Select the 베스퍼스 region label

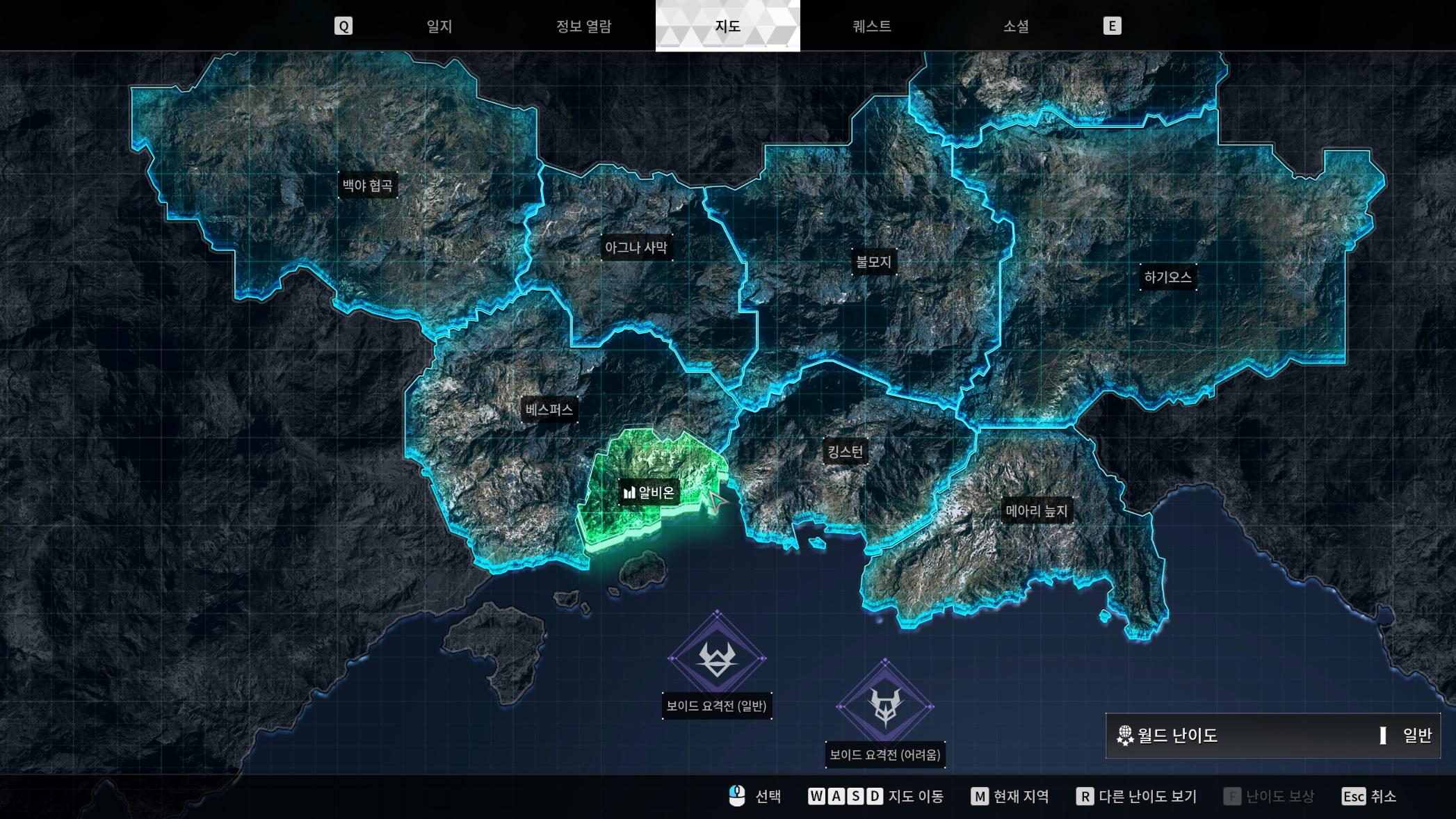click(x=549, y=409)
